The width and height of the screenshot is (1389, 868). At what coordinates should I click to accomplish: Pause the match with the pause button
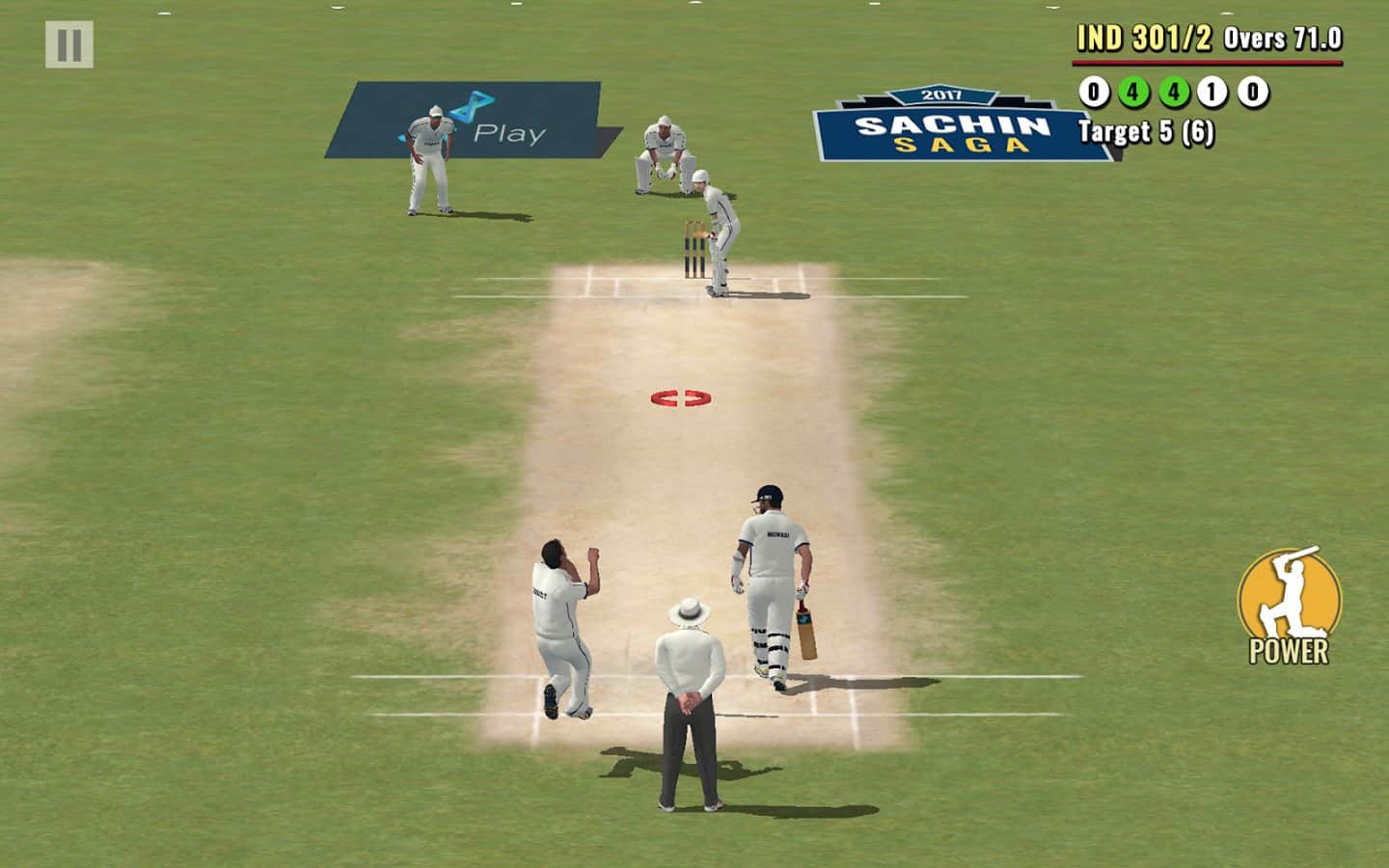[x=69, y=45]
